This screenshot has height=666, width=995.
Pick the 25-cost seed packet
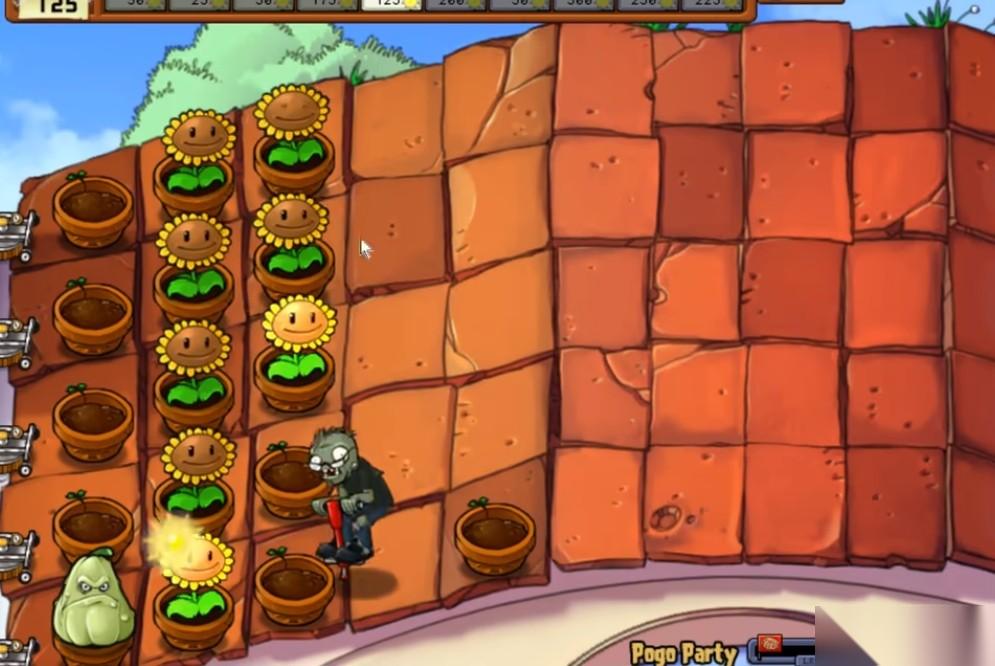point(198,4)
